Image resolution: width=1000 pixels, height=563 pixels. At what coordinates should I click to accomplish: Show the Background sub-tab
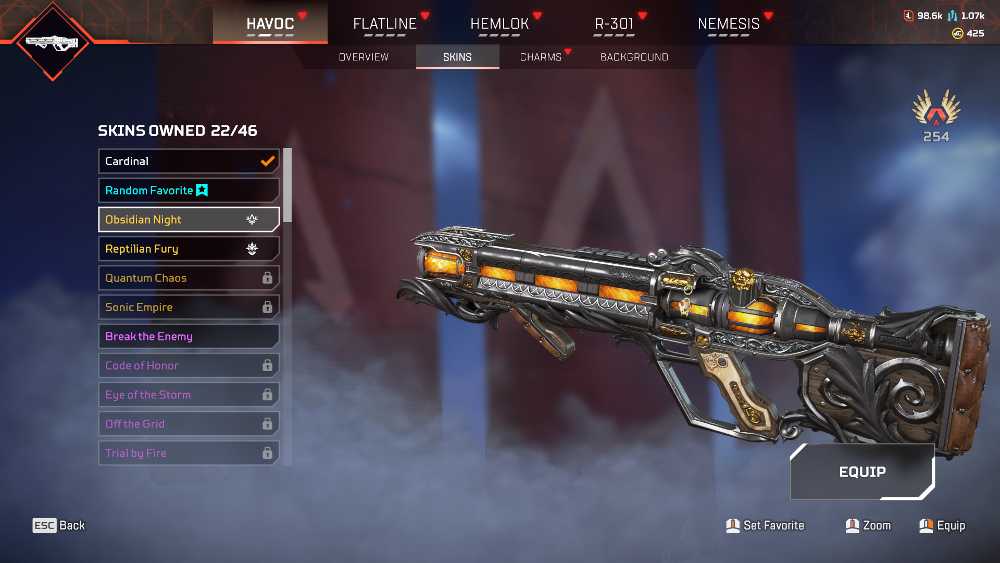point(634,57)
